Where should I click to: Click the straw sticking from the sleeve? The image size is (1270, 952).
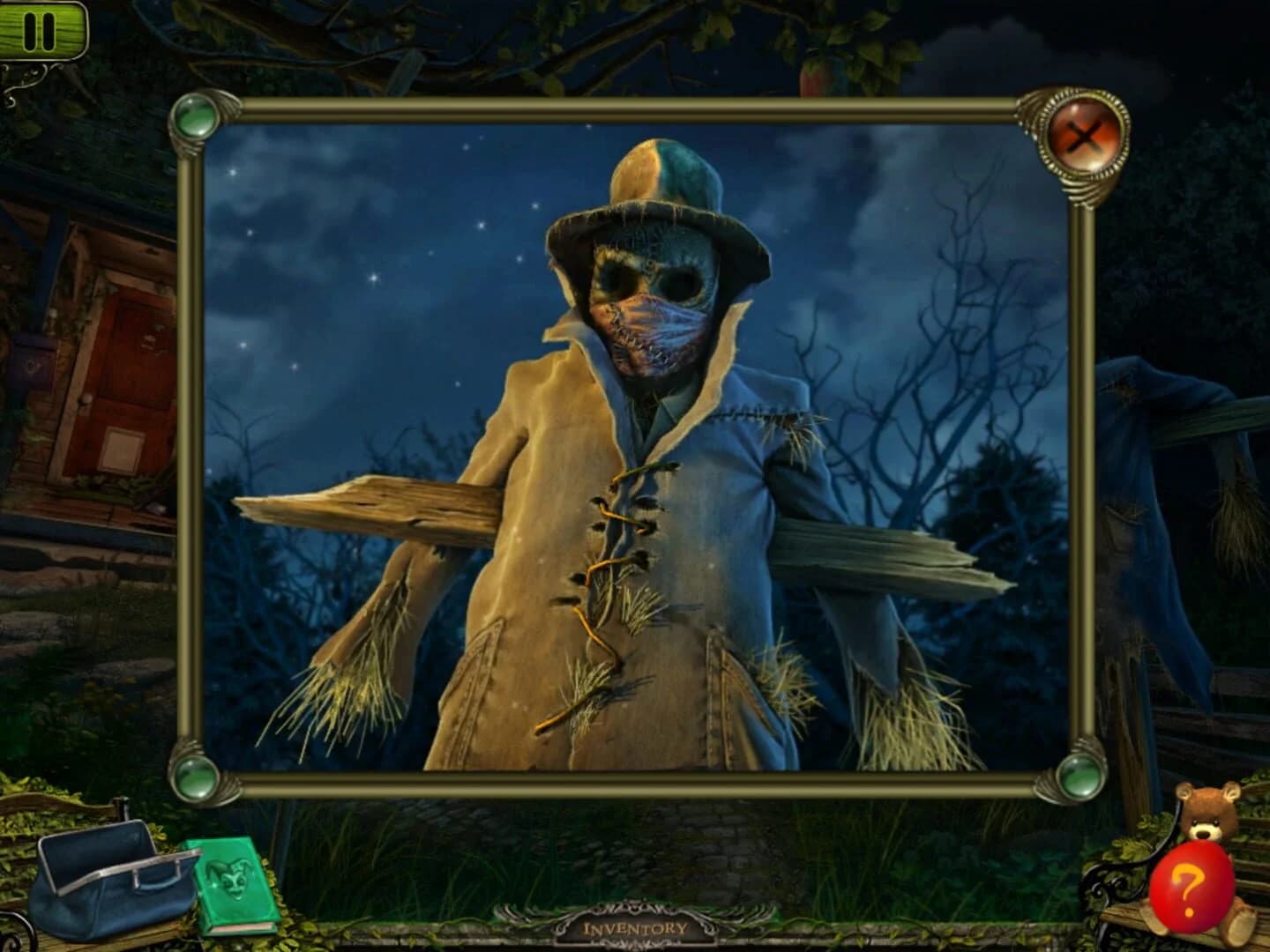coord(353,688)
